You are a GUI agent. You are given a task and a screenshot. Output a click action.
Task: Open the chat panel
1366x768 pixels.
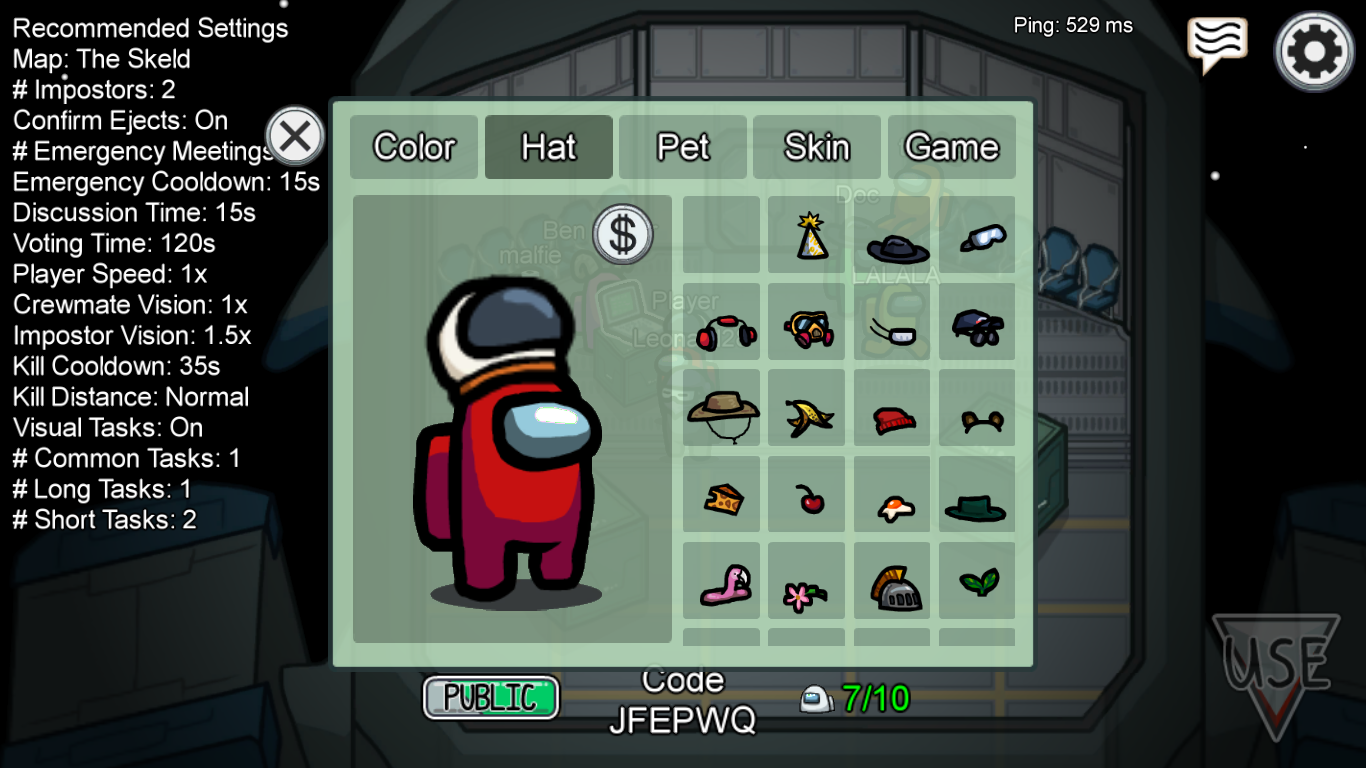coord(1216,40)
